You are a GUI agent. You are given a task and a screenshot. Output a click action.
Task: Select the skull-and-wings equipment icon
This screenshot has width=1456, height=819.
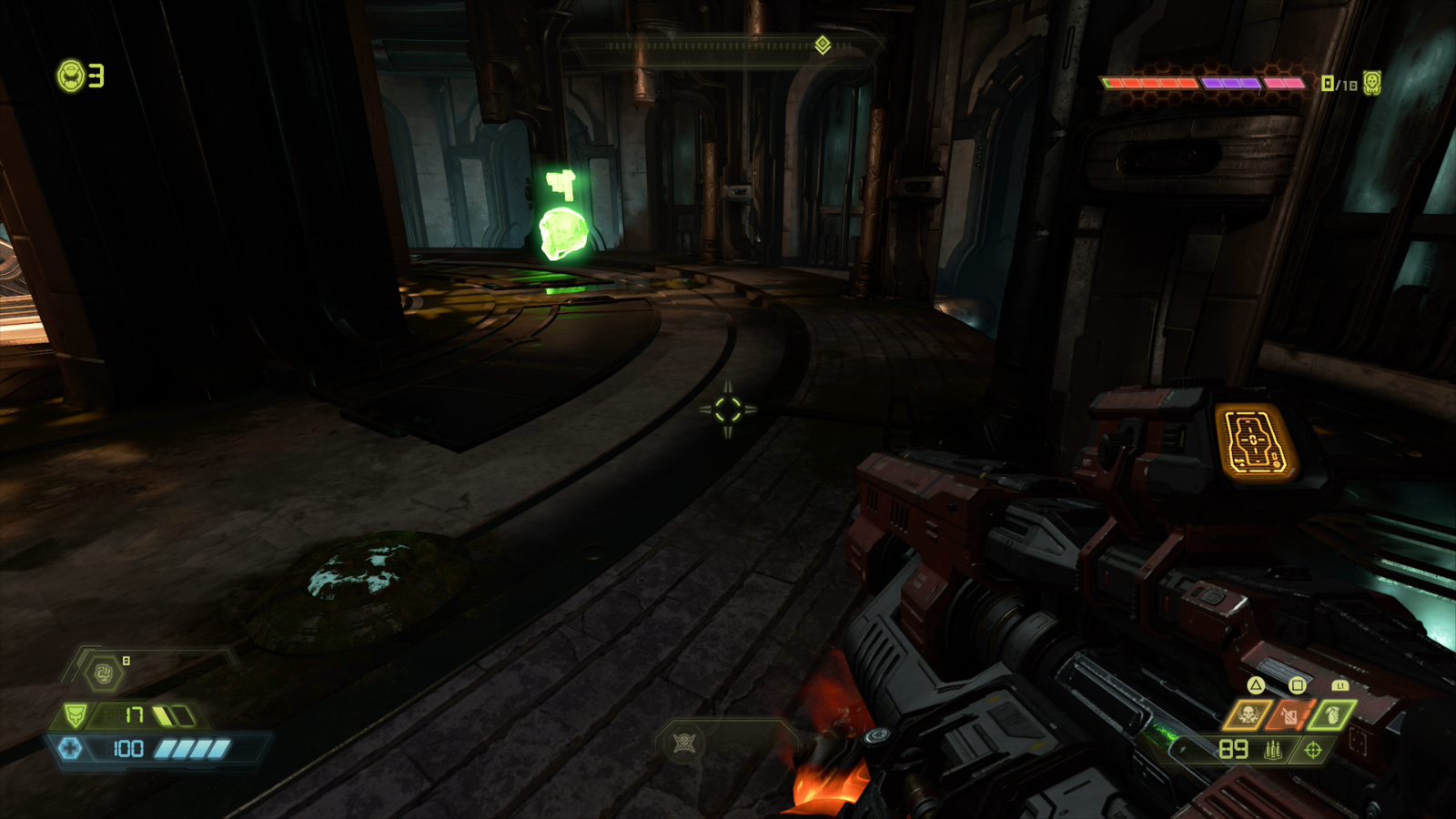(x=1249, y=713)
